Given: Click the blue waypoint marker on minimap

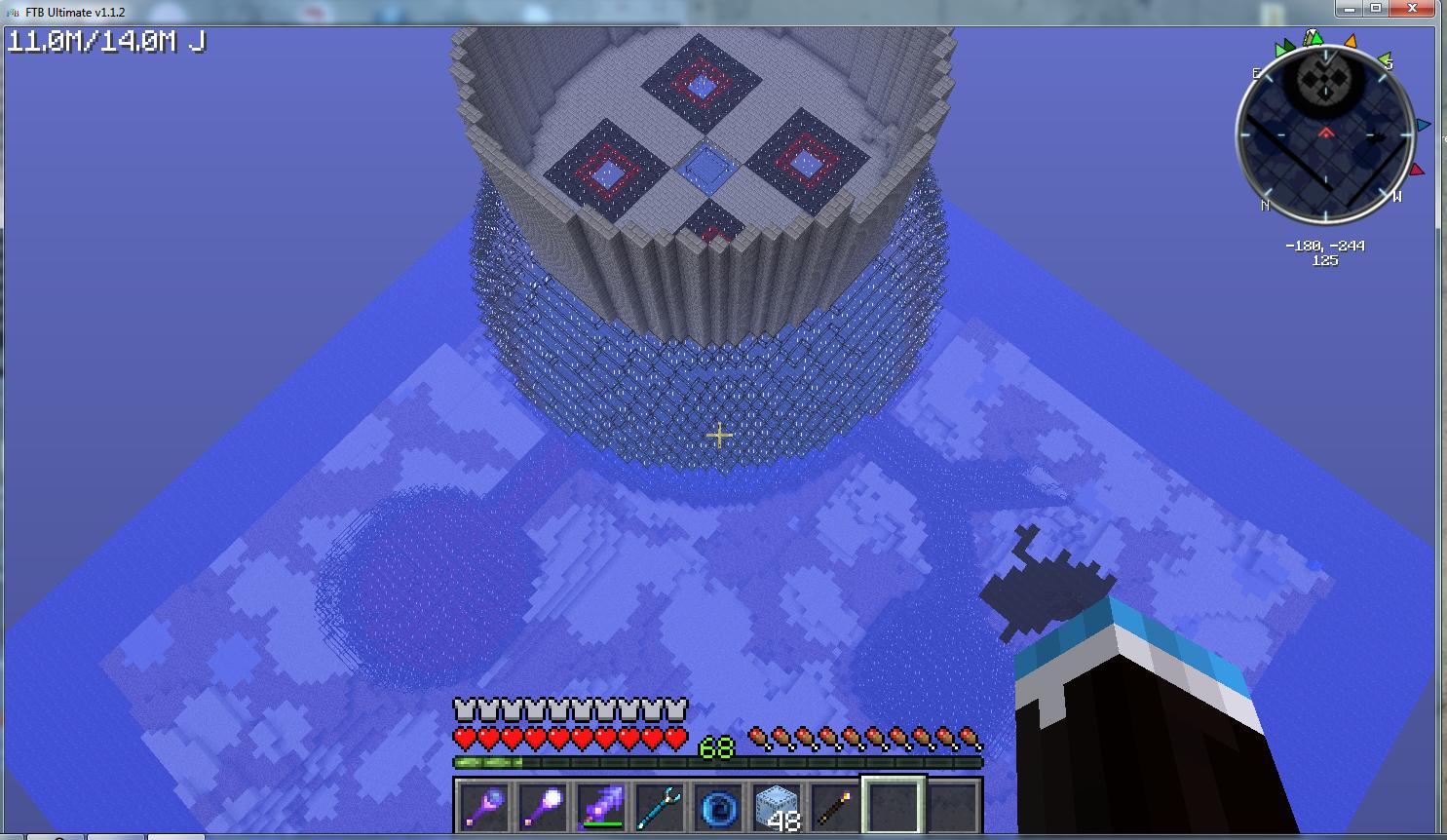Looking at the screenshot, I should 1424,125.
